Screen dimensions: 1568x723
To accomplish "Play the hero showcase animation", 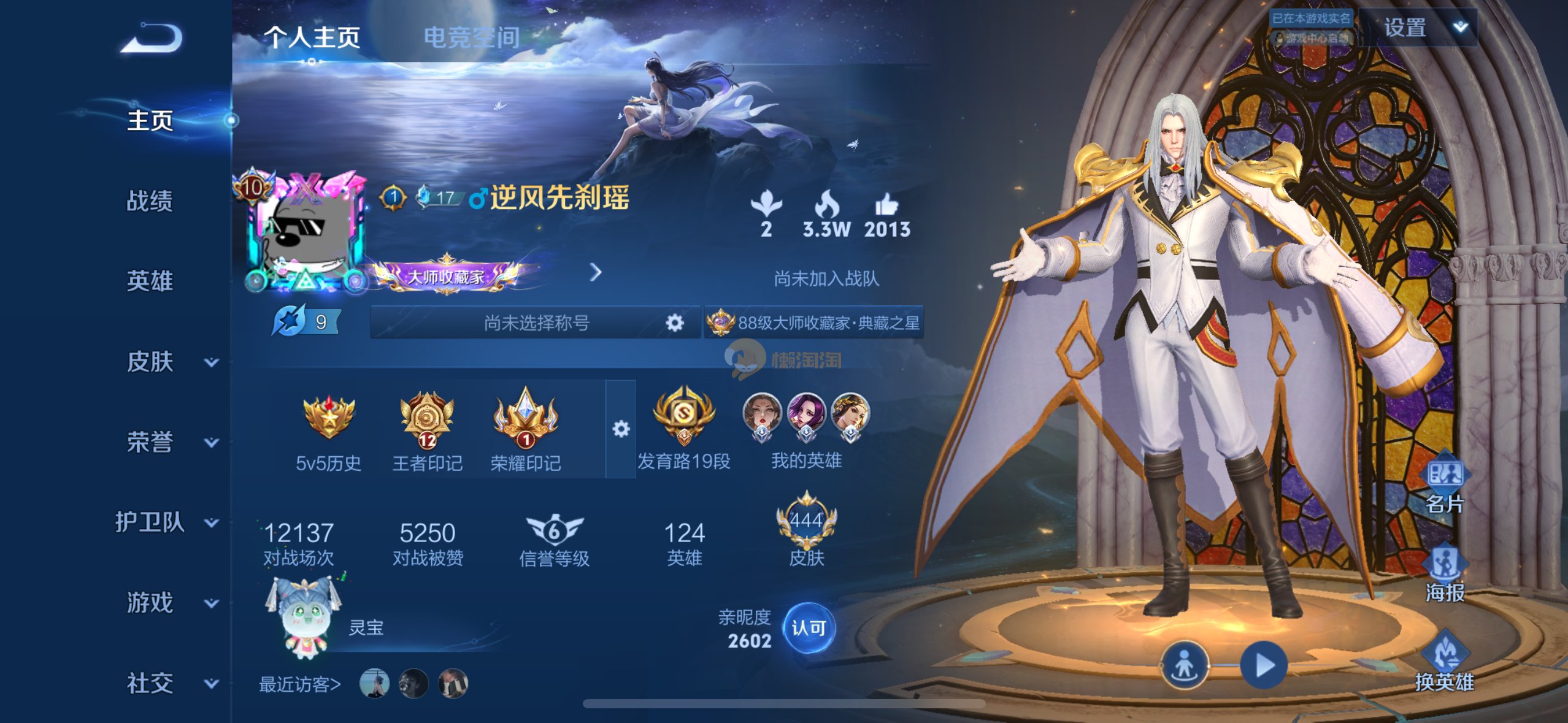I will pos(1263,665).
